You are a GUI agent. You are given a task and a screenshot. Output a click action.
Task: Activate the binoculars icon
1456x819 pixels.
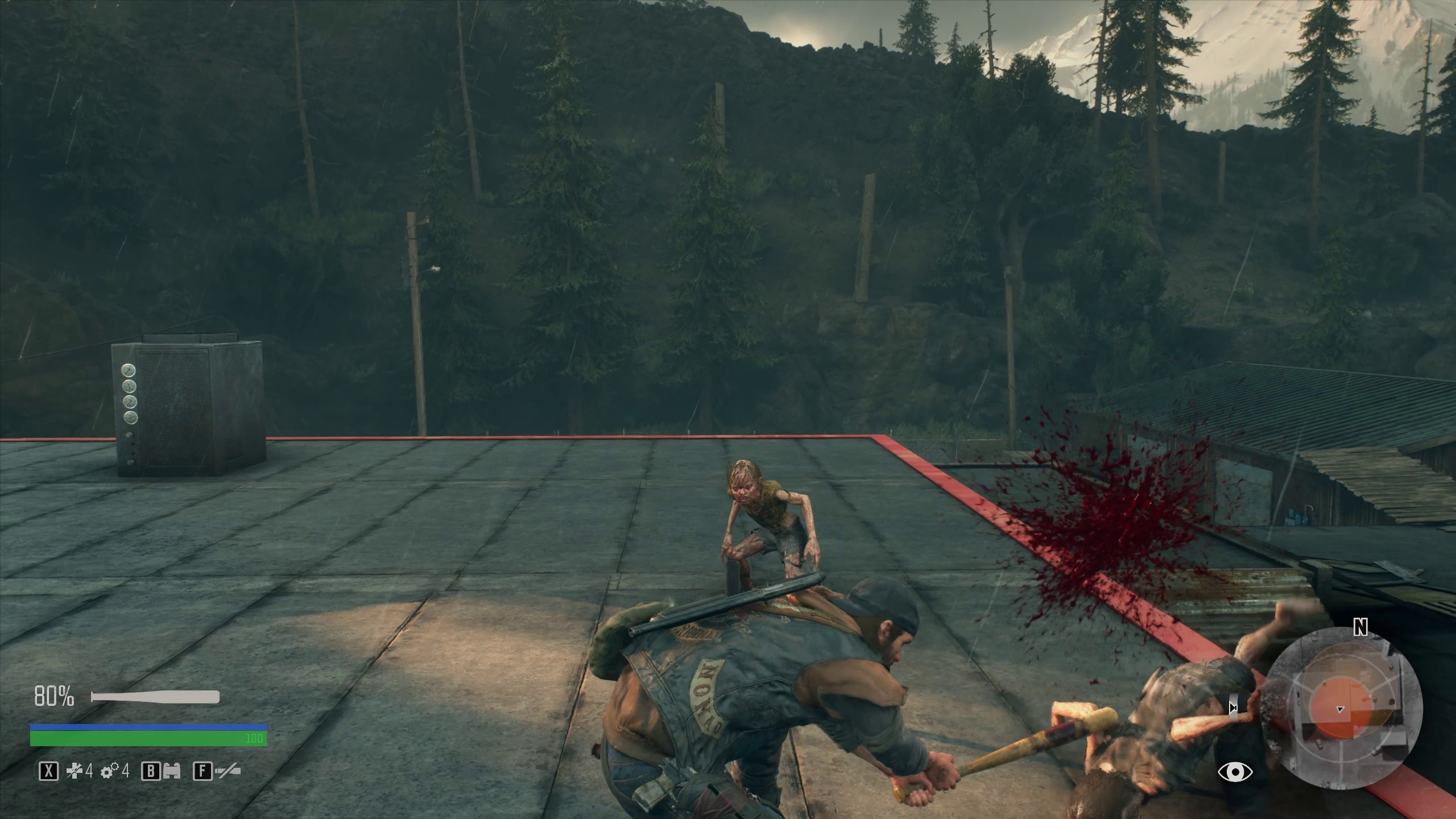(x=172, y=771)
